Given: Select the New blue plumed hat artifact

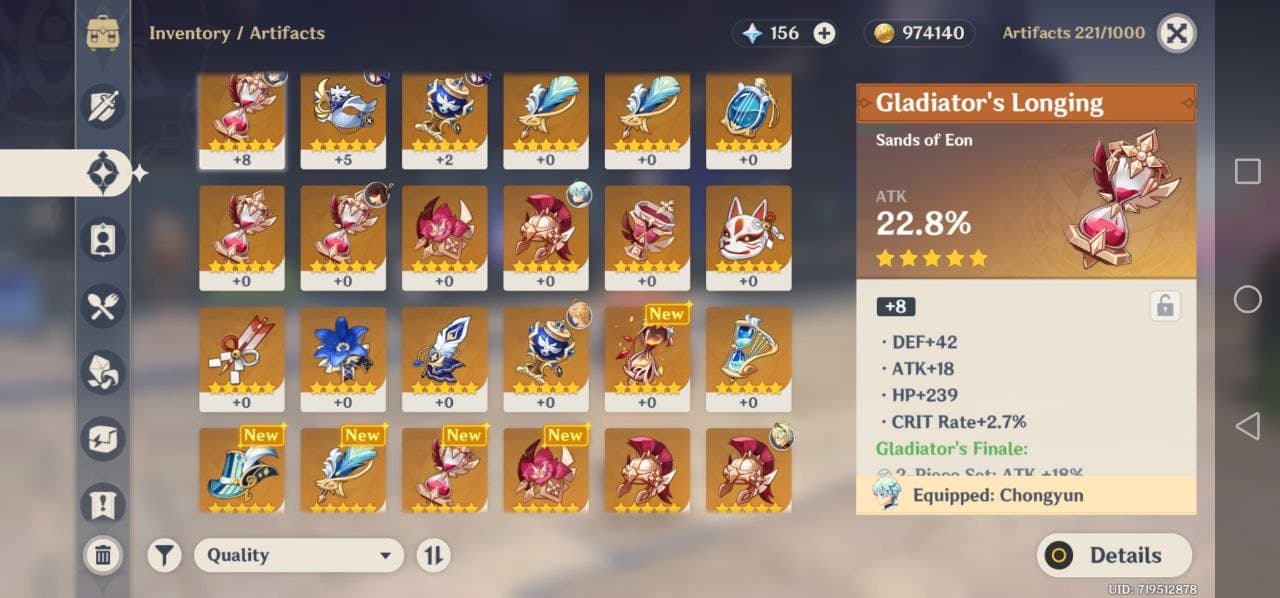Looking at the screenshot, I should pos(241,470).
